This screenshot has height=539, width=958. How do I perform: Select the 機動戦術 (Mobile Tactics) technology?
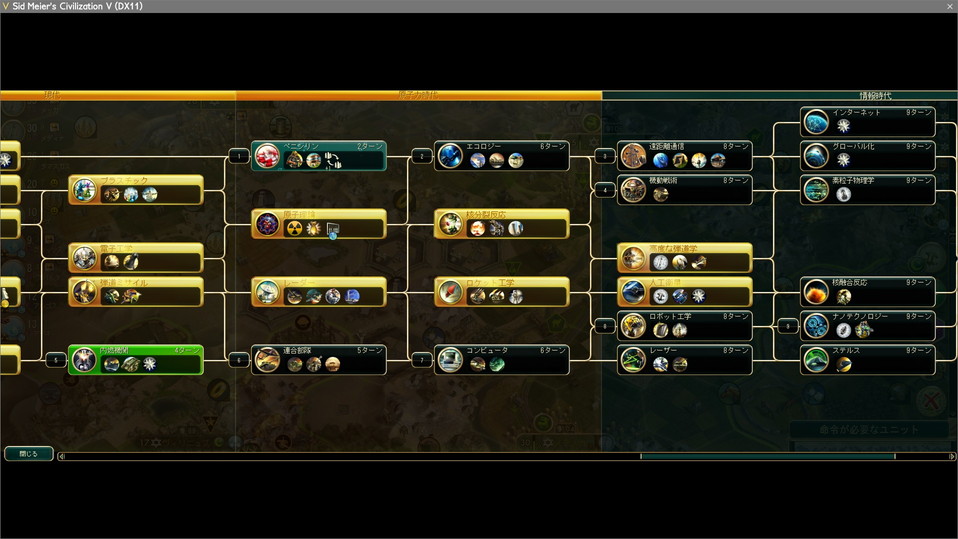tap(685, 189)
